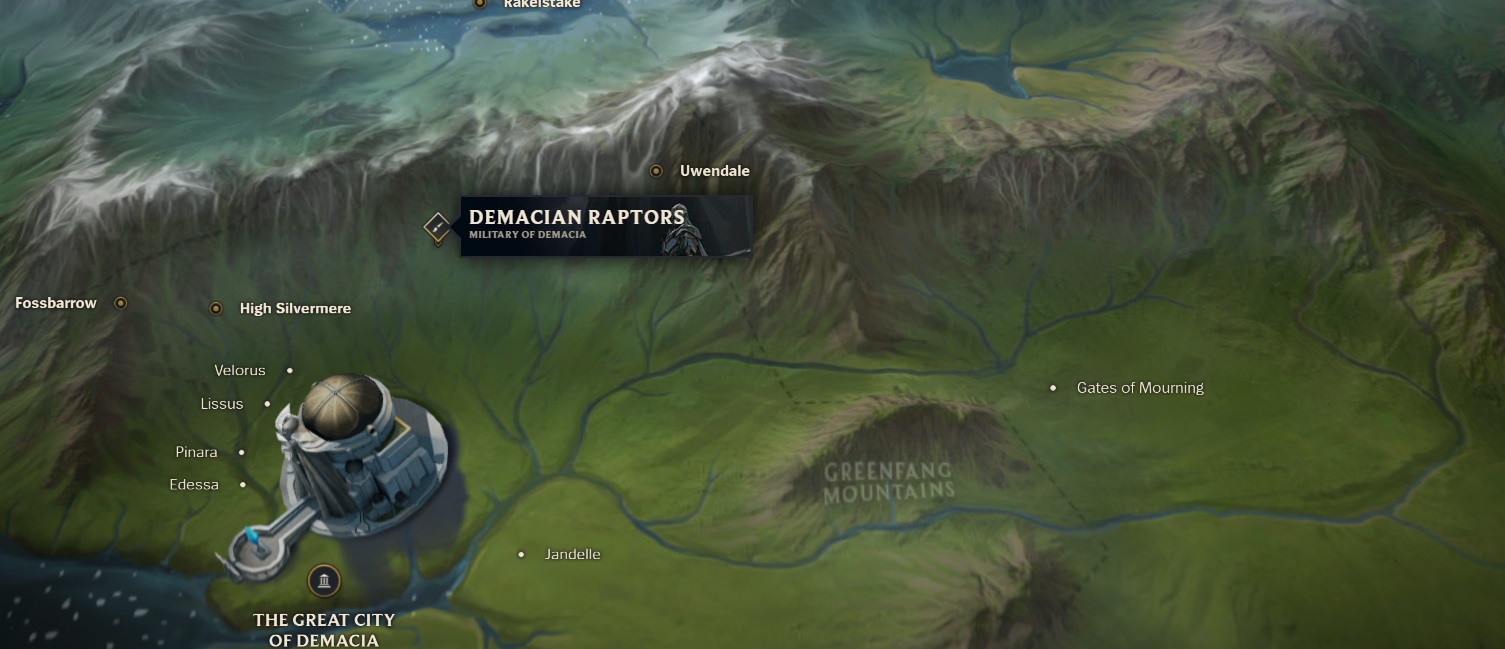Choose the Fossbarrow map marker

(x=121, y=303)
